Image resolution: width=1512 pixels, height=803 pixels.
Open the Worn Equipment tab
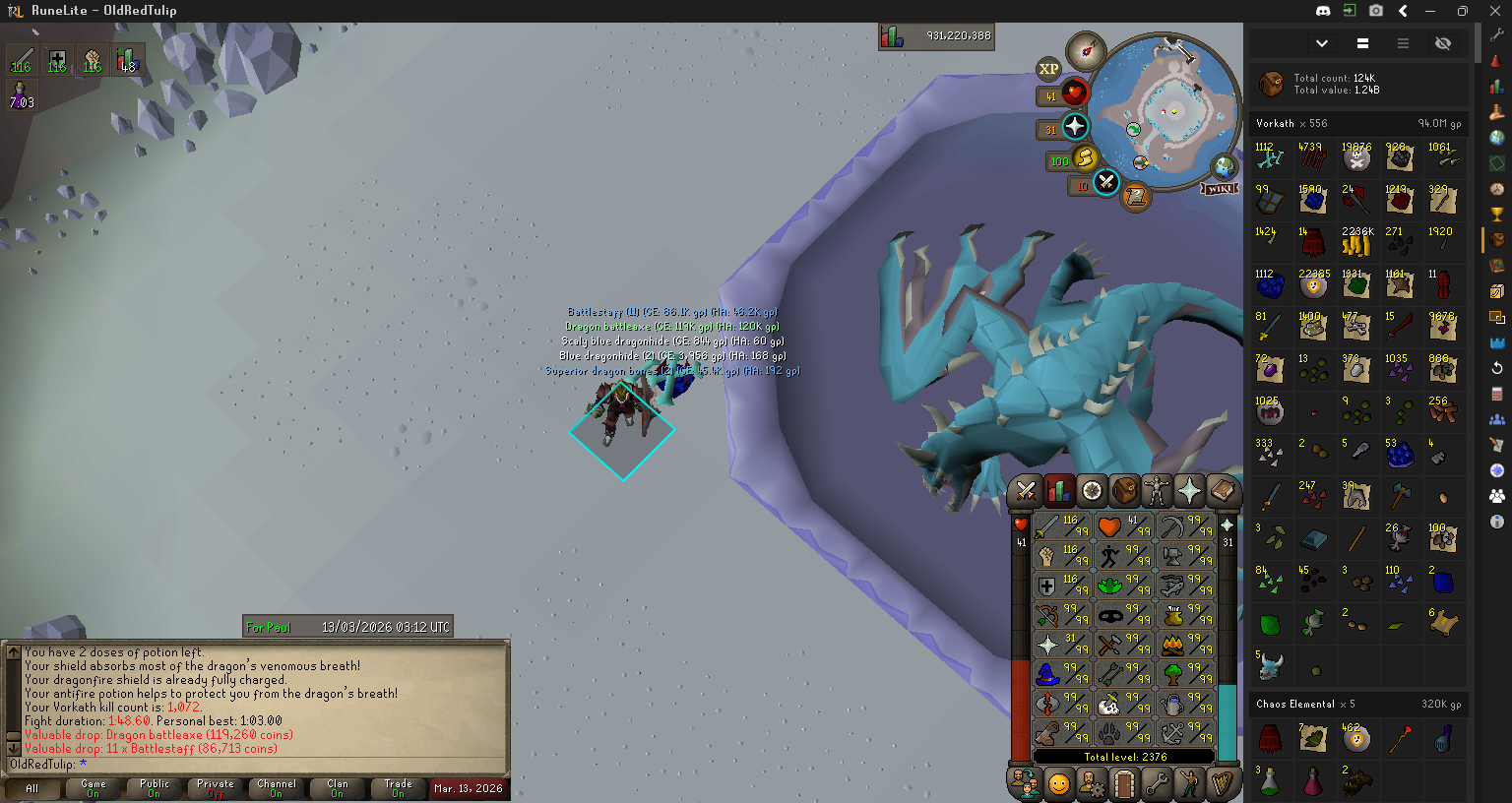[x=1157, y=490]
